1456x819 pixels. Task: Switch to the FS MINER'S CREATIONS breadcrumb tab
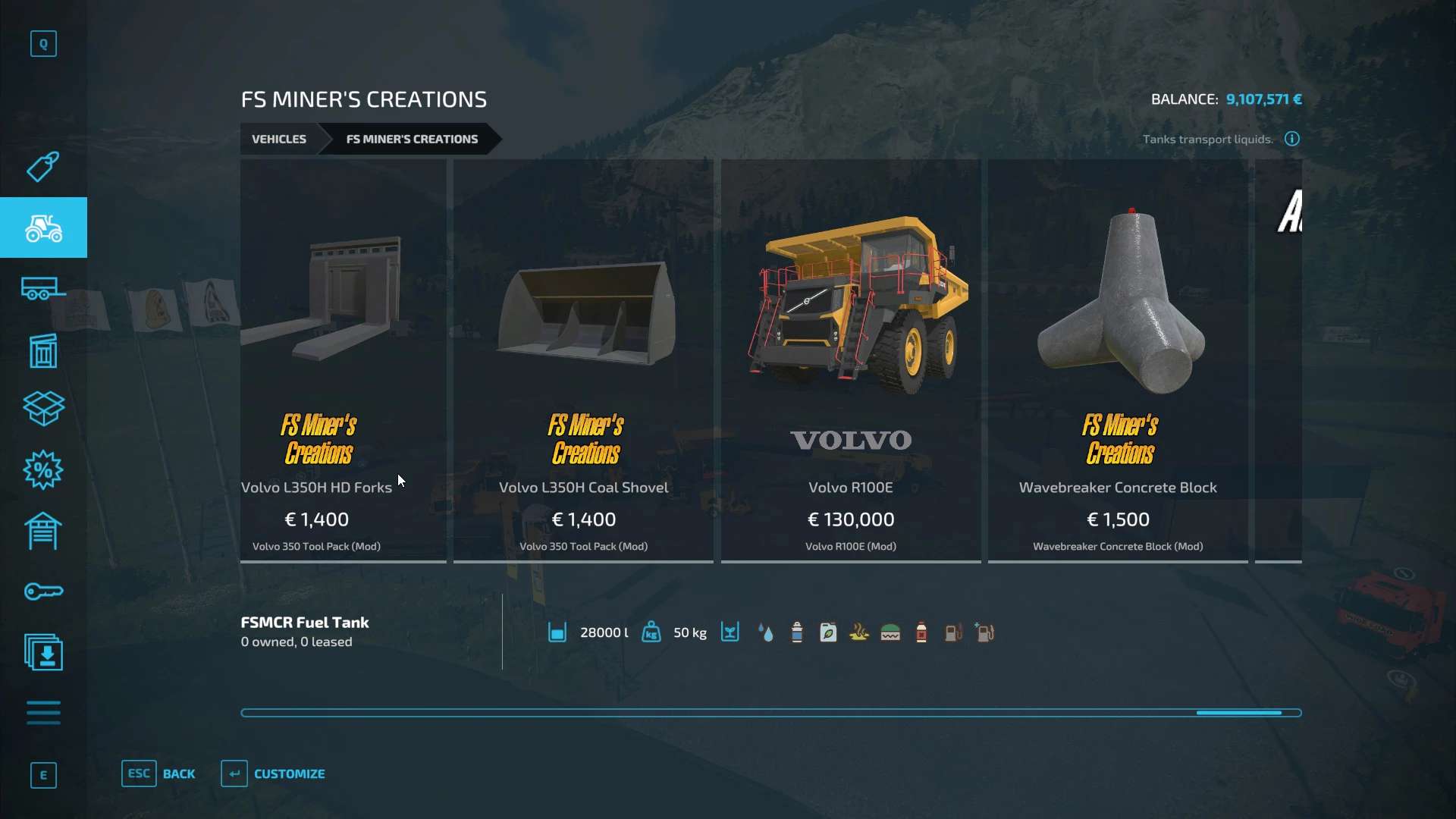click(412, 139)
